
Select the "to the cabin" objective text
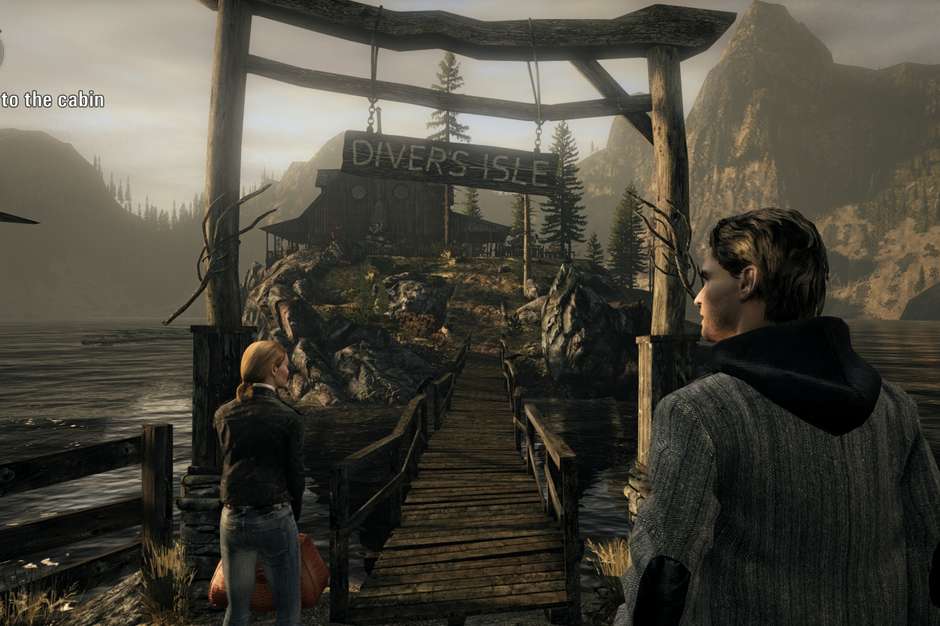point(52,100)
